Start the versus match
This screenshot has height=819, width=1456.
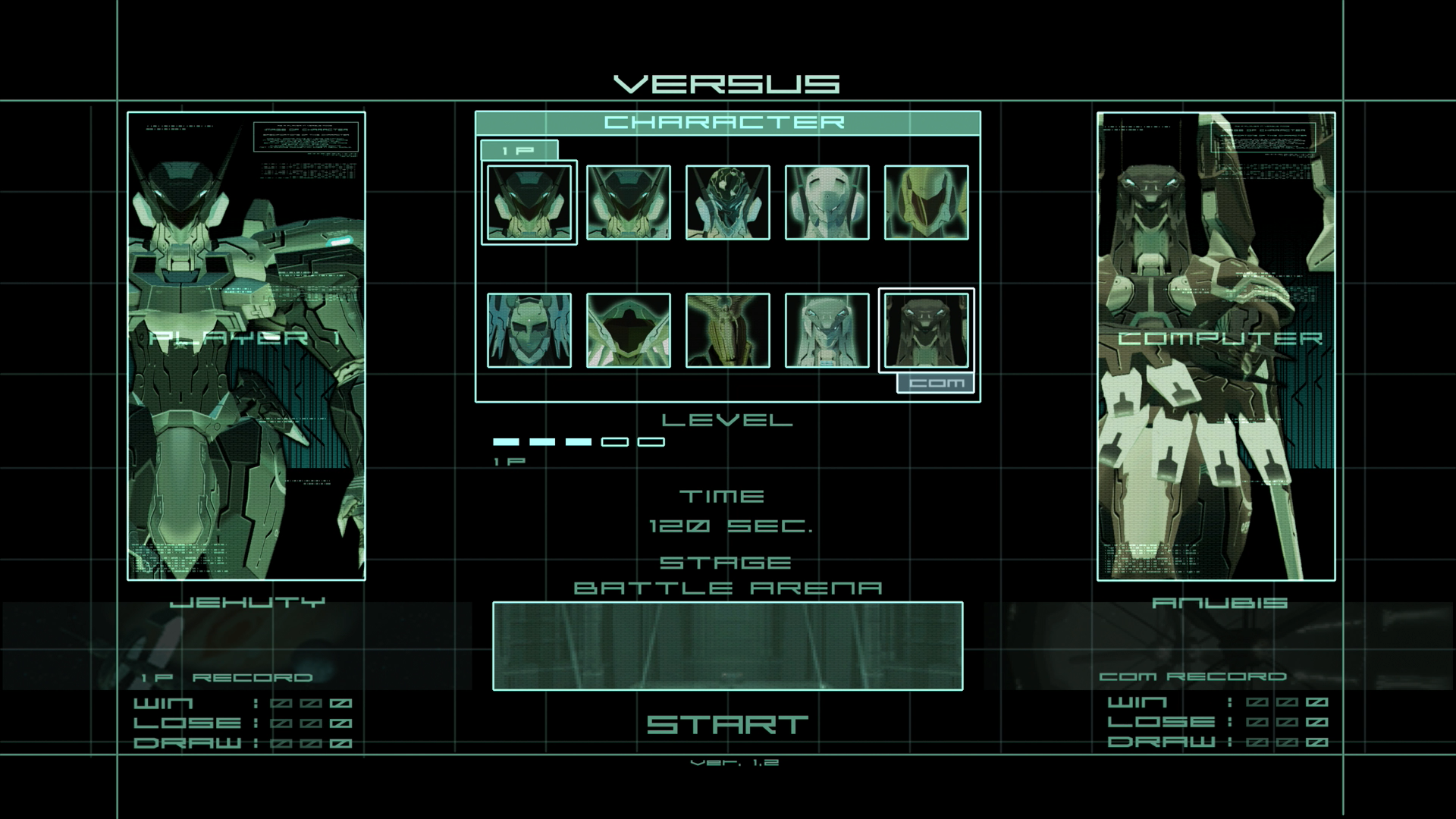click(727, 725)
